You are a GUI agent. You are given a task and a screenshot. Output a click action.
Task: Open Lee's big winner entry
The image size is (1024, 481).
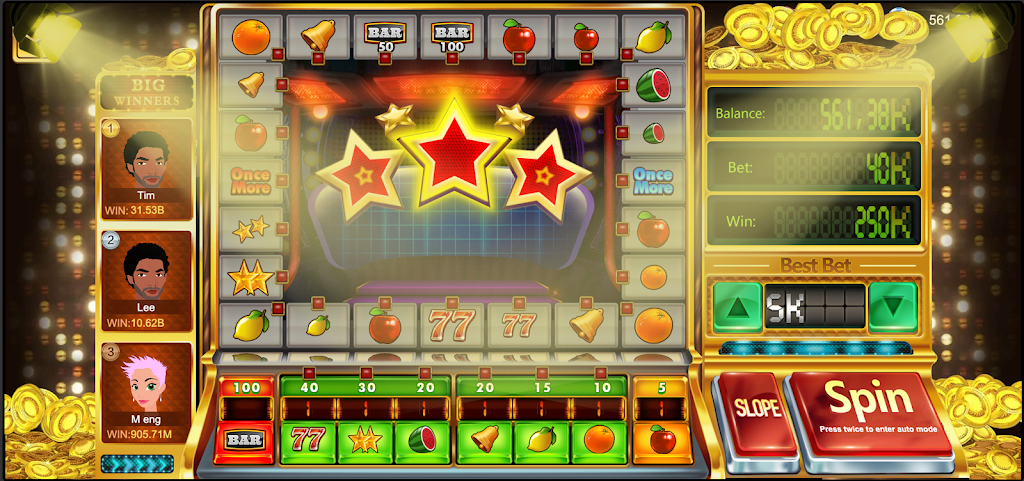point(147,281)
